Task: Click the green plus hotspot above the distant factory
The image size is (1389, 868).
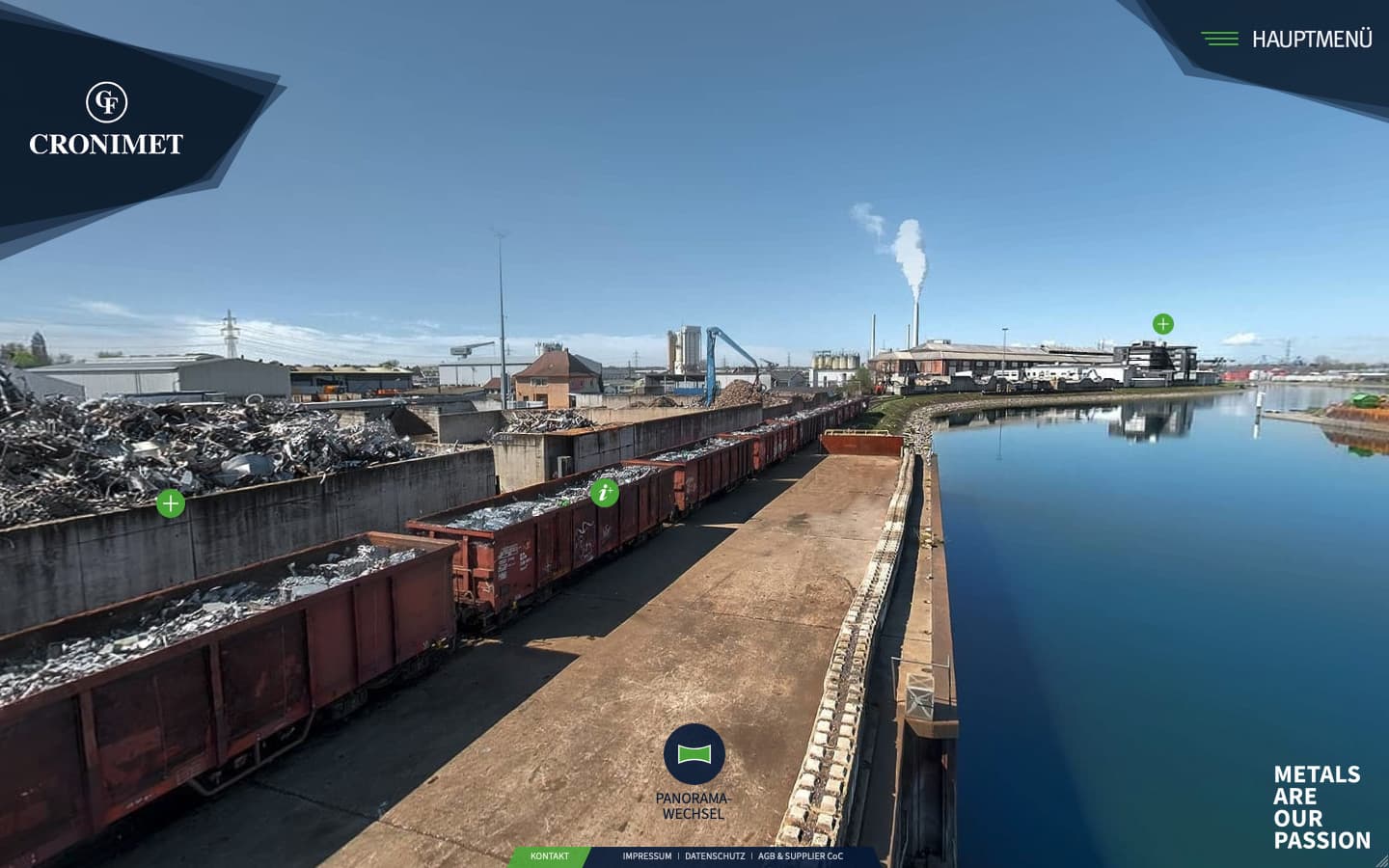Action: coord(1162,324)
